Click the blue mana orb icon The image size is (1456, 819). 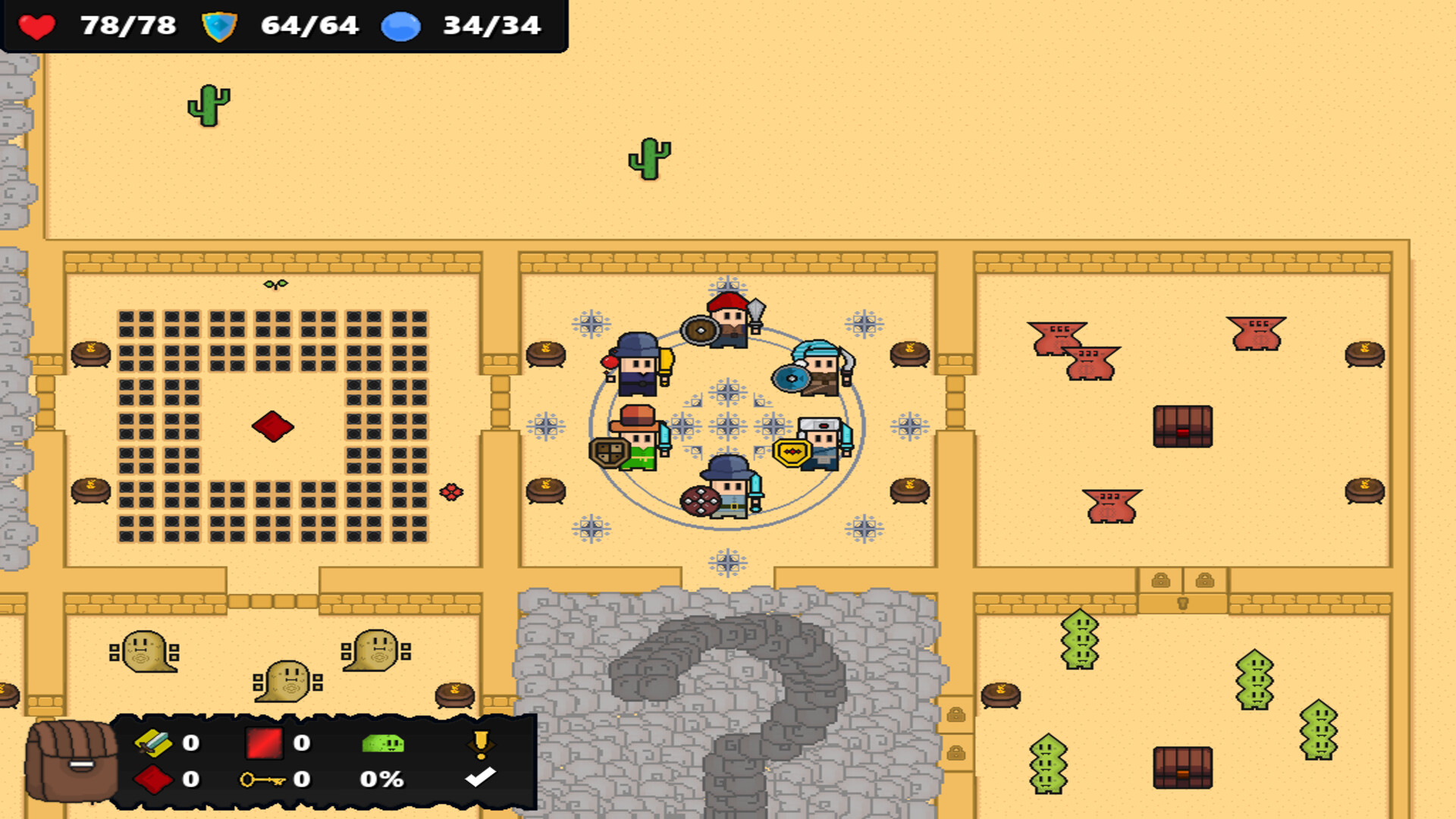click(400, 27)
